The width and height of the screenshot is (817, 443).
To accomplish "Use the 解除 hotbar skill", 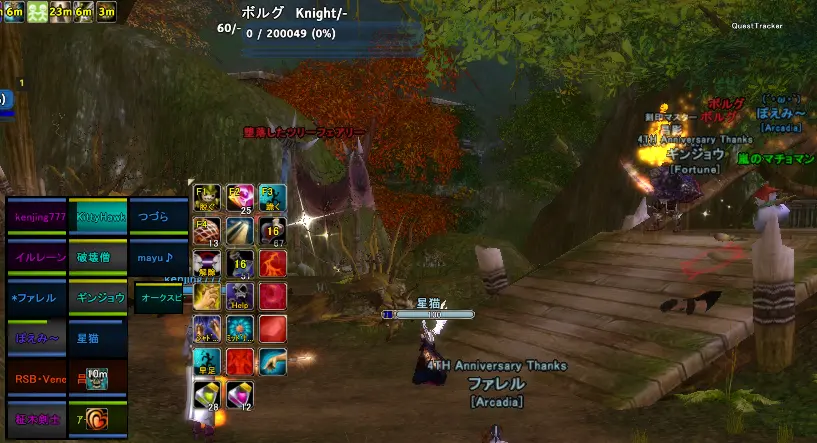I will coord(206,264).
